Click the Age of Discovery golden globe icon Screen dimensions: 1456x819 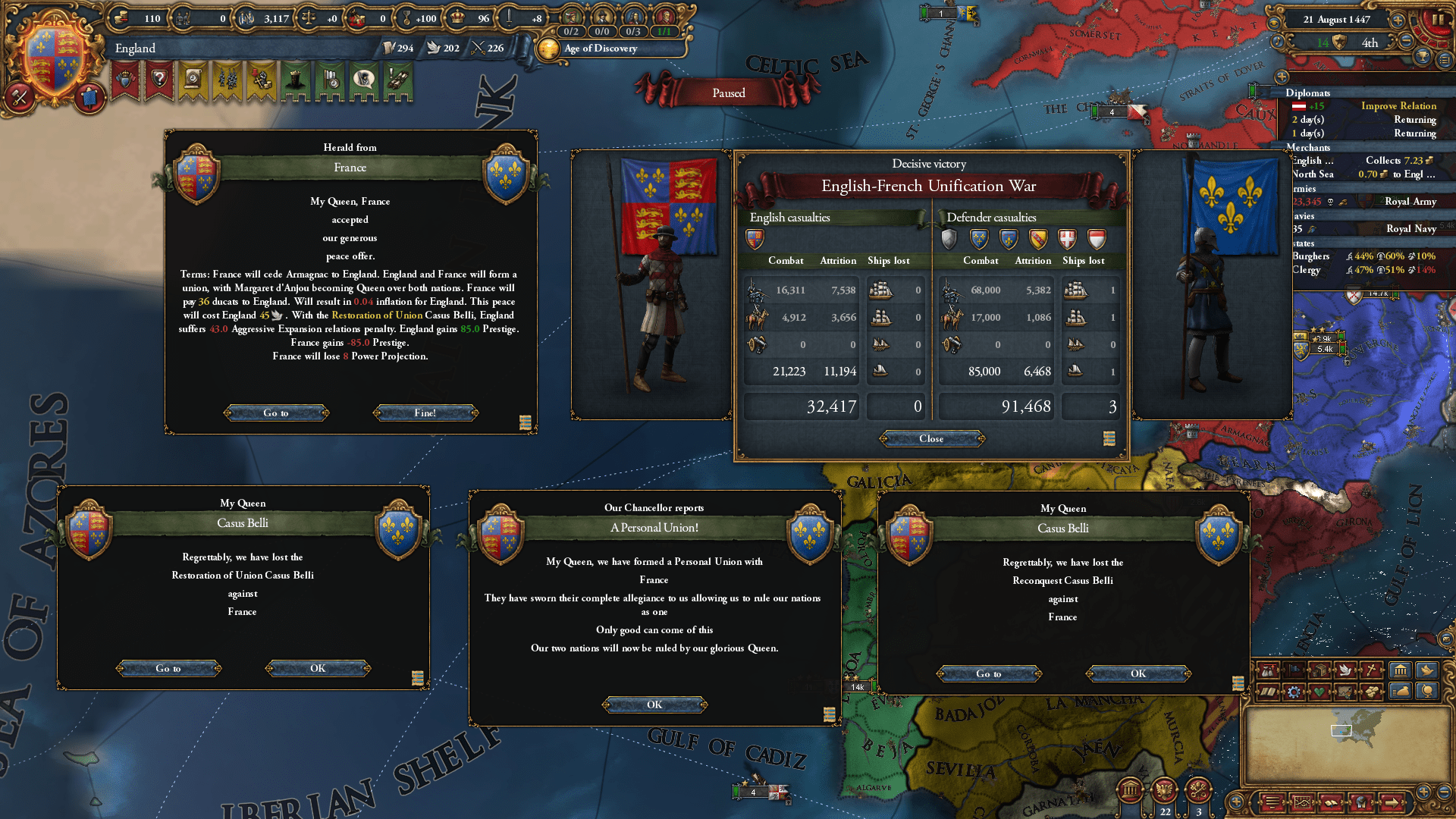pos(548,49)
